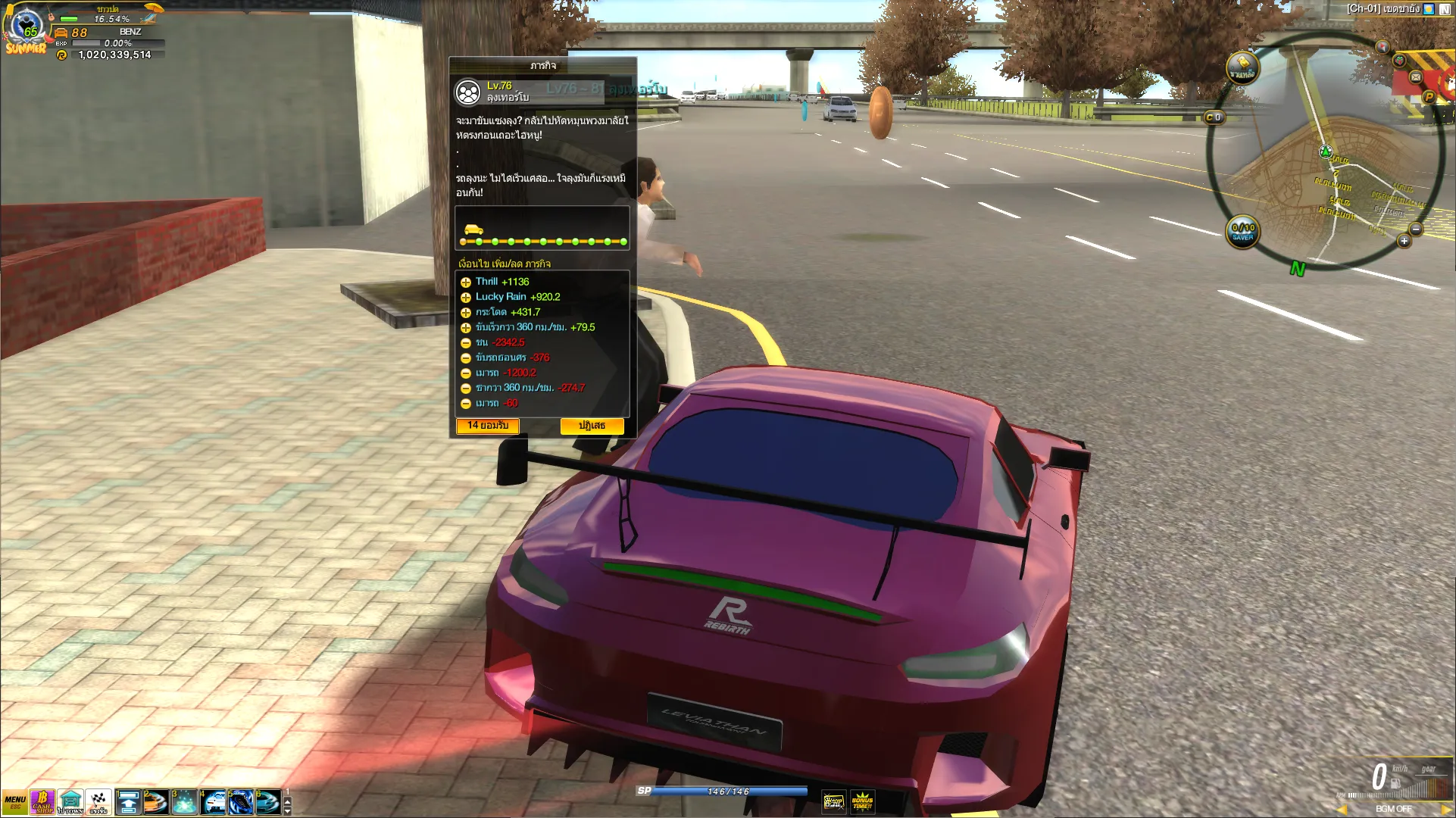This screenshot has width=1456, height=818.
Task: Click the Bonus Time icon
Action: (862, 801)
